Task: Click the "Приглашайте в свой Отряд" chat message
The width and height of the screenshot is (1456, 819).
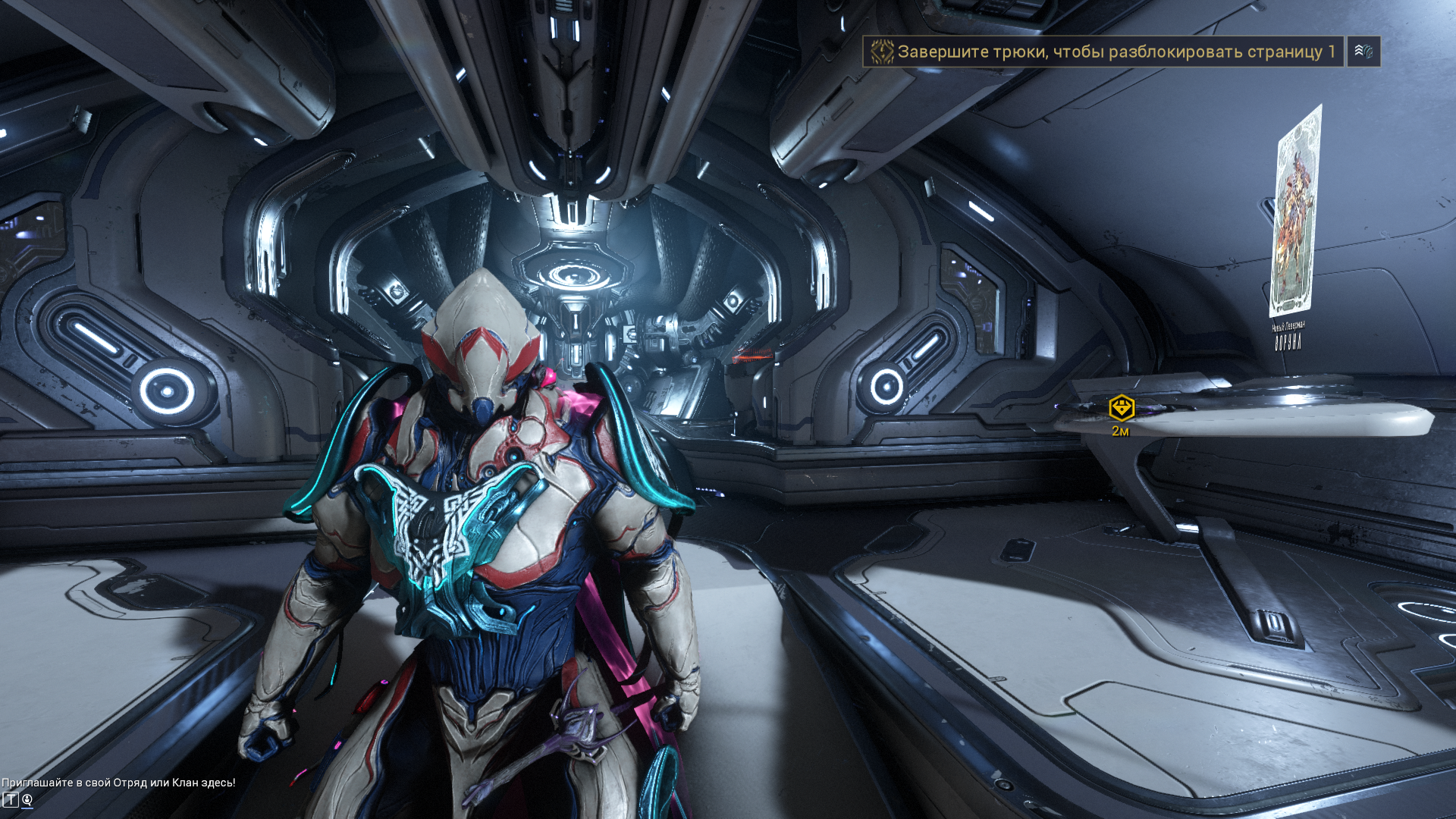Action: (x=118, y=783)
